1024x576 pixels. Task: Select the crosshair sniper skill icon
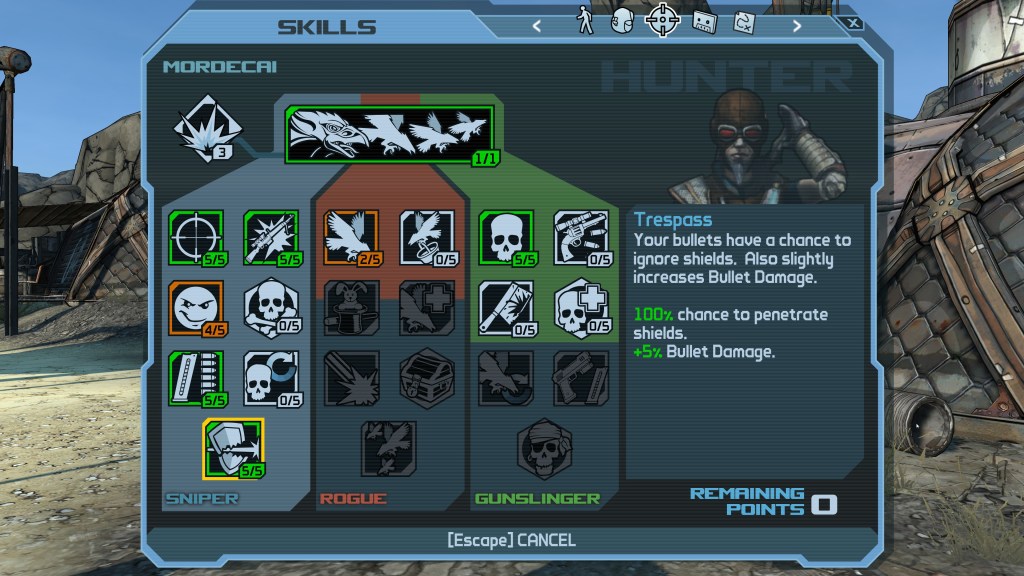point(194,238)
